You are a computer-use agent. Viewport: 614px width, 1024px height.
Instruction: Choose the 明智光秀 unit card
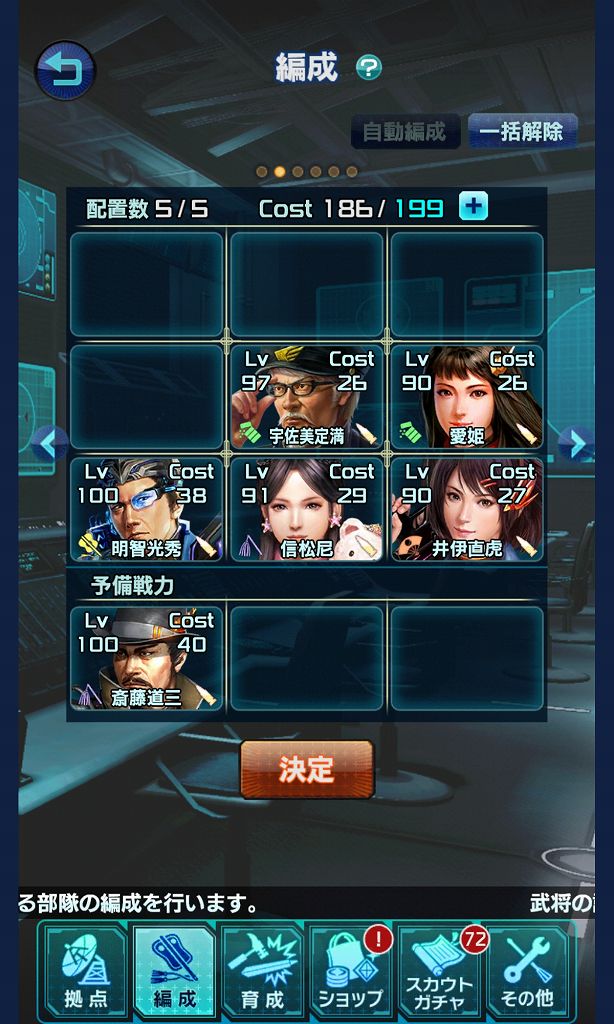[147, 508]
